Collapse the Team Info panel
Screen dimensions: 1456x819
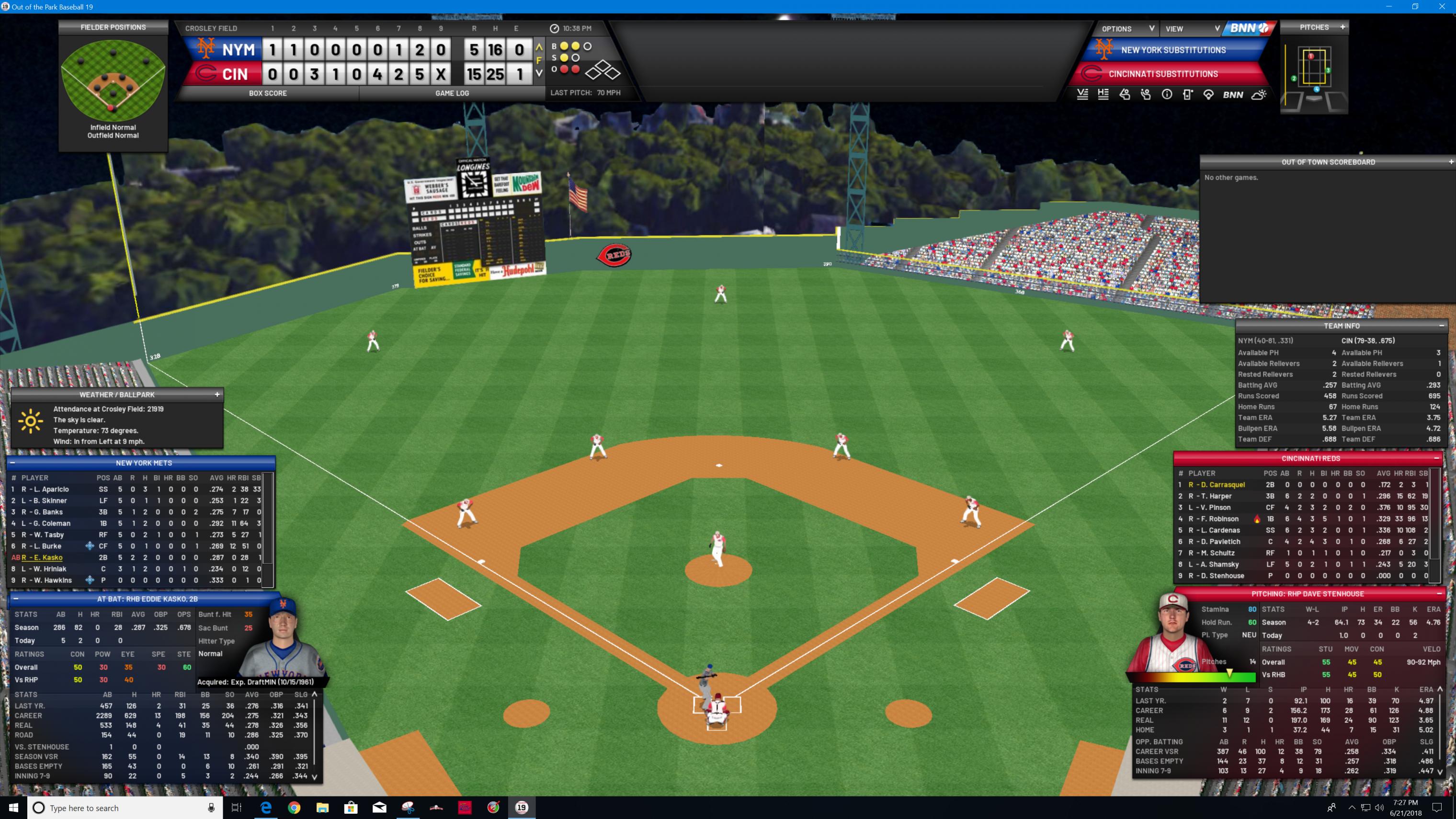[1441, 326]
